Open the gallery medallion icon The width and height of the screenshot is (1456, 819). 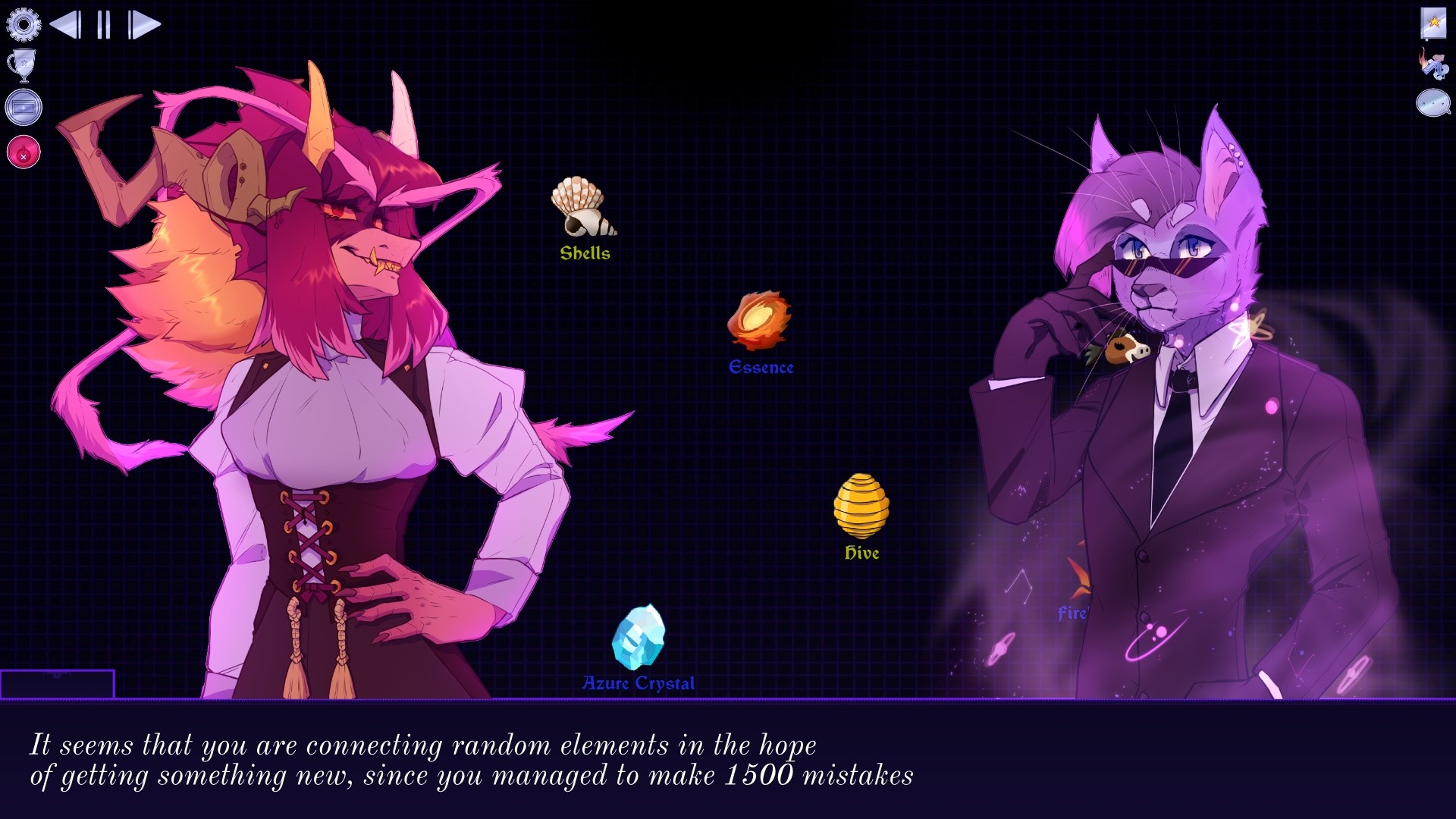[24, 106]
